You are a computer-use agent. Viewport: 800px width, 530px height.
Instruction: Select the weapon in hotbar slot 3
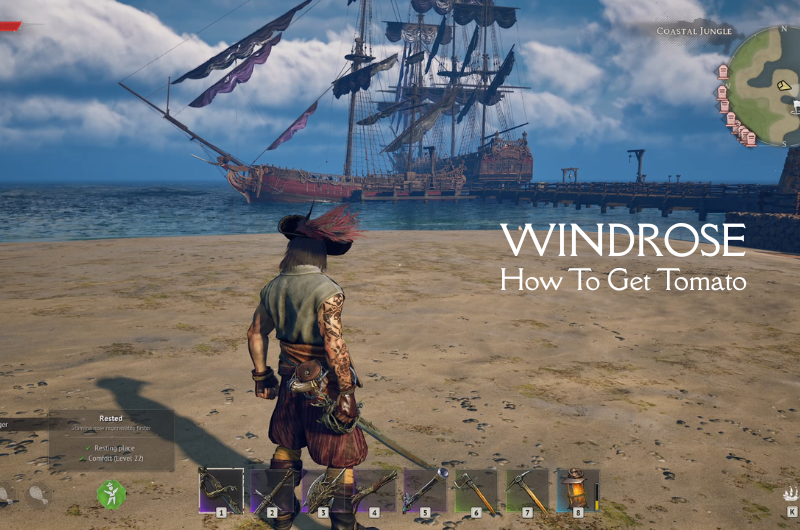click(x=323, y=490)
